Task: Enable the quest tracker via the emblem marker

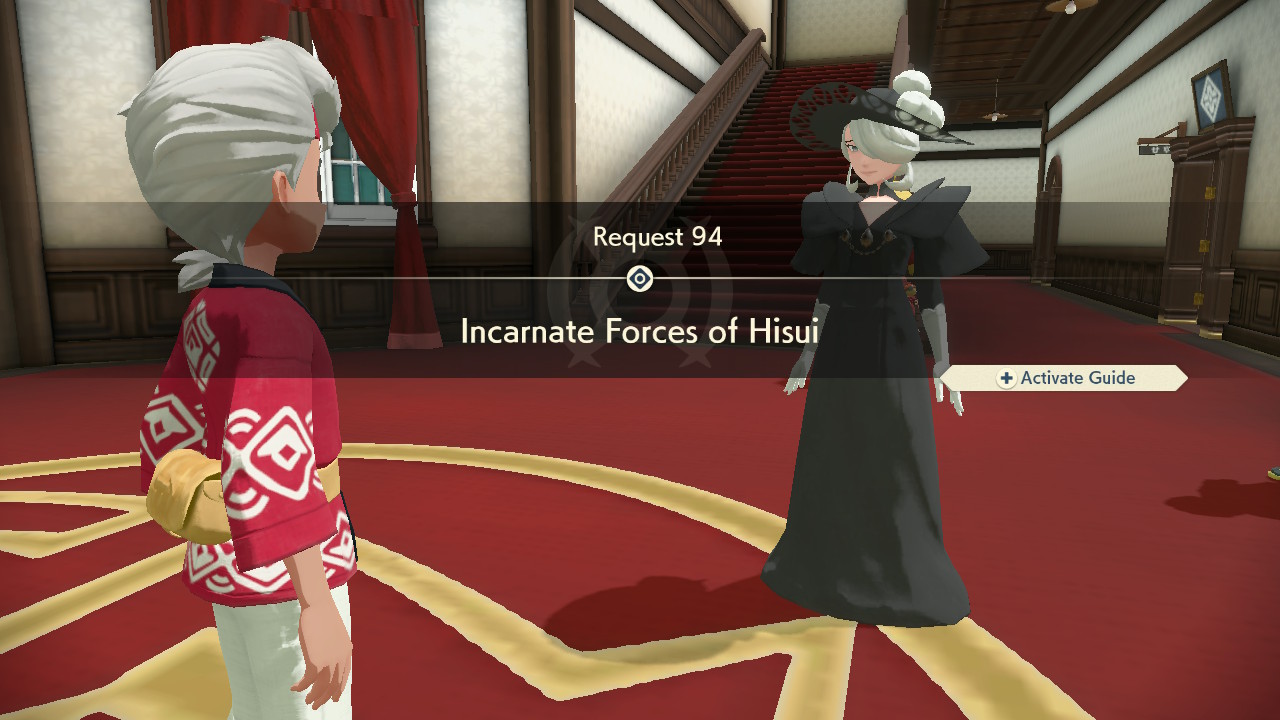Action: (x=640, y=278)
